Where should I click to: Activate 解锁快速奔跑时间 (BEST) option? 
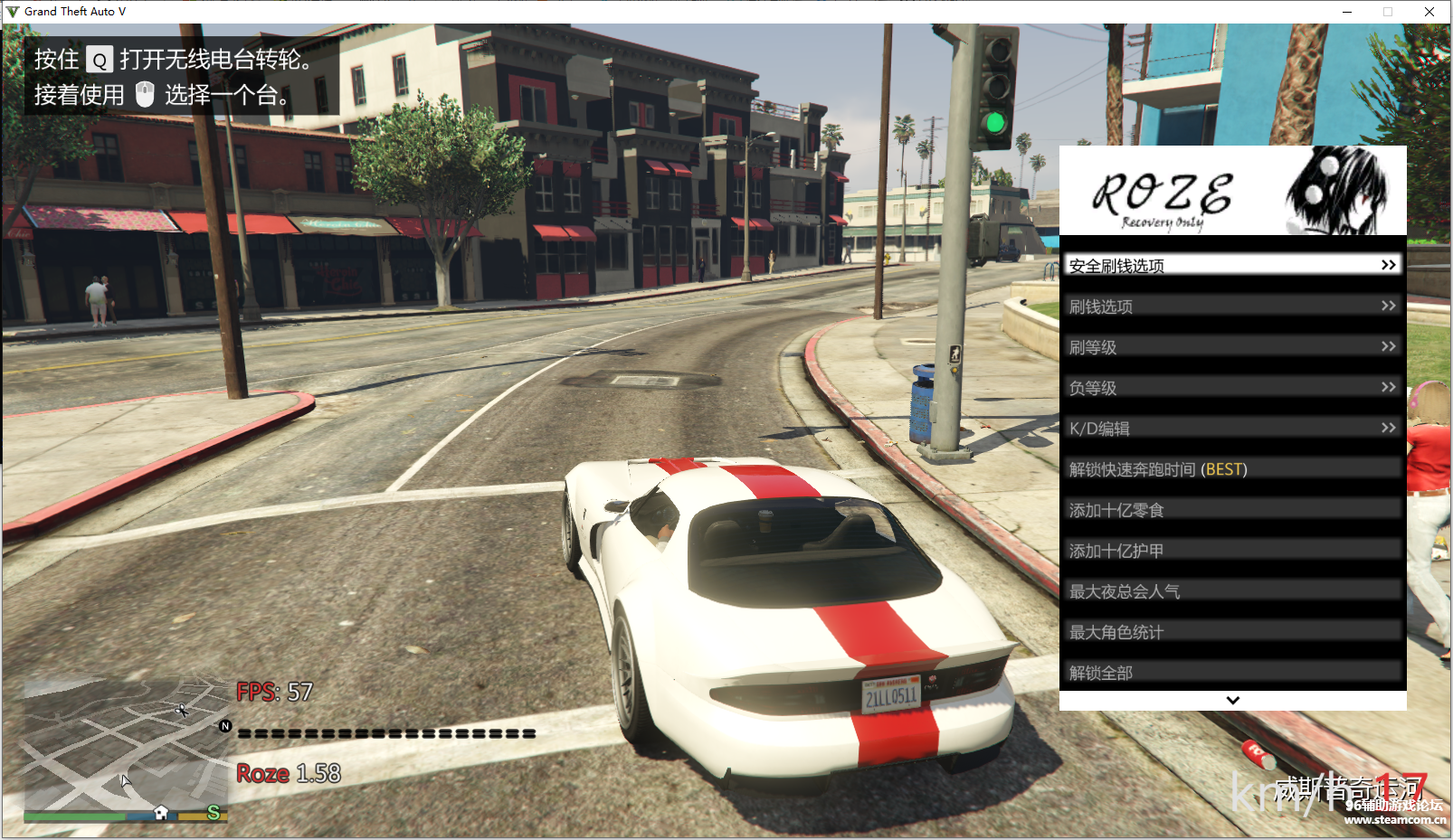point(1232,469)
